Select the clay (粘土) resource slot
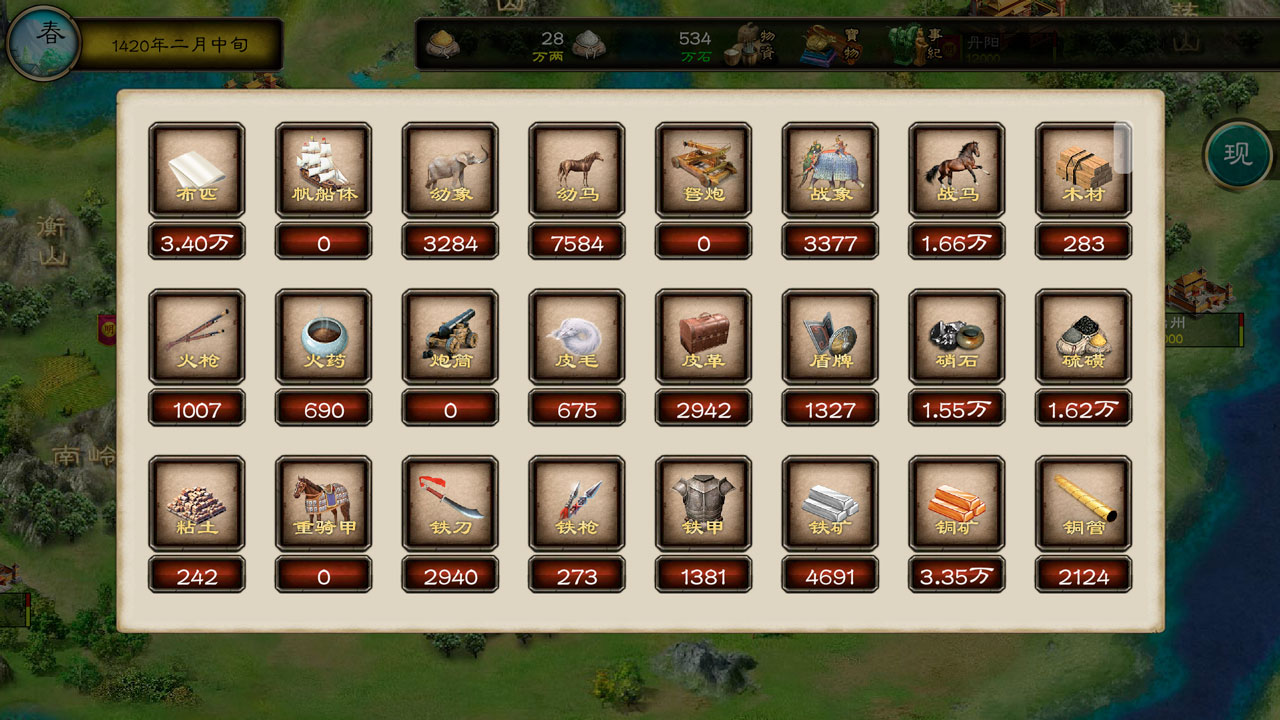Viewport: 1280px width, 720px height. click(x=197, y=503)
